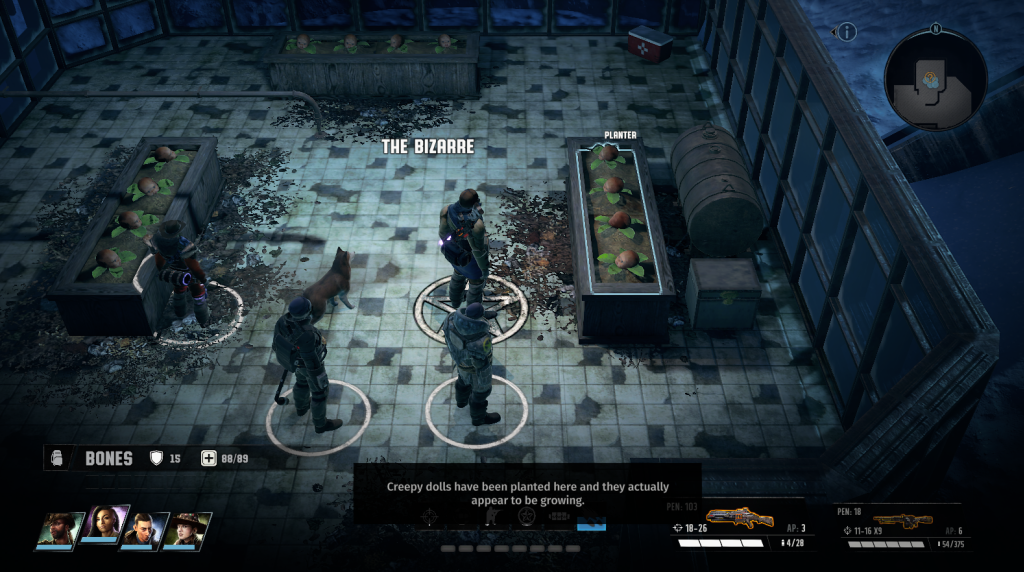Select the cowboy hat ranger portrait
Screen dimensions: 1024x572
pyautogui.click(x=189, y=529)
